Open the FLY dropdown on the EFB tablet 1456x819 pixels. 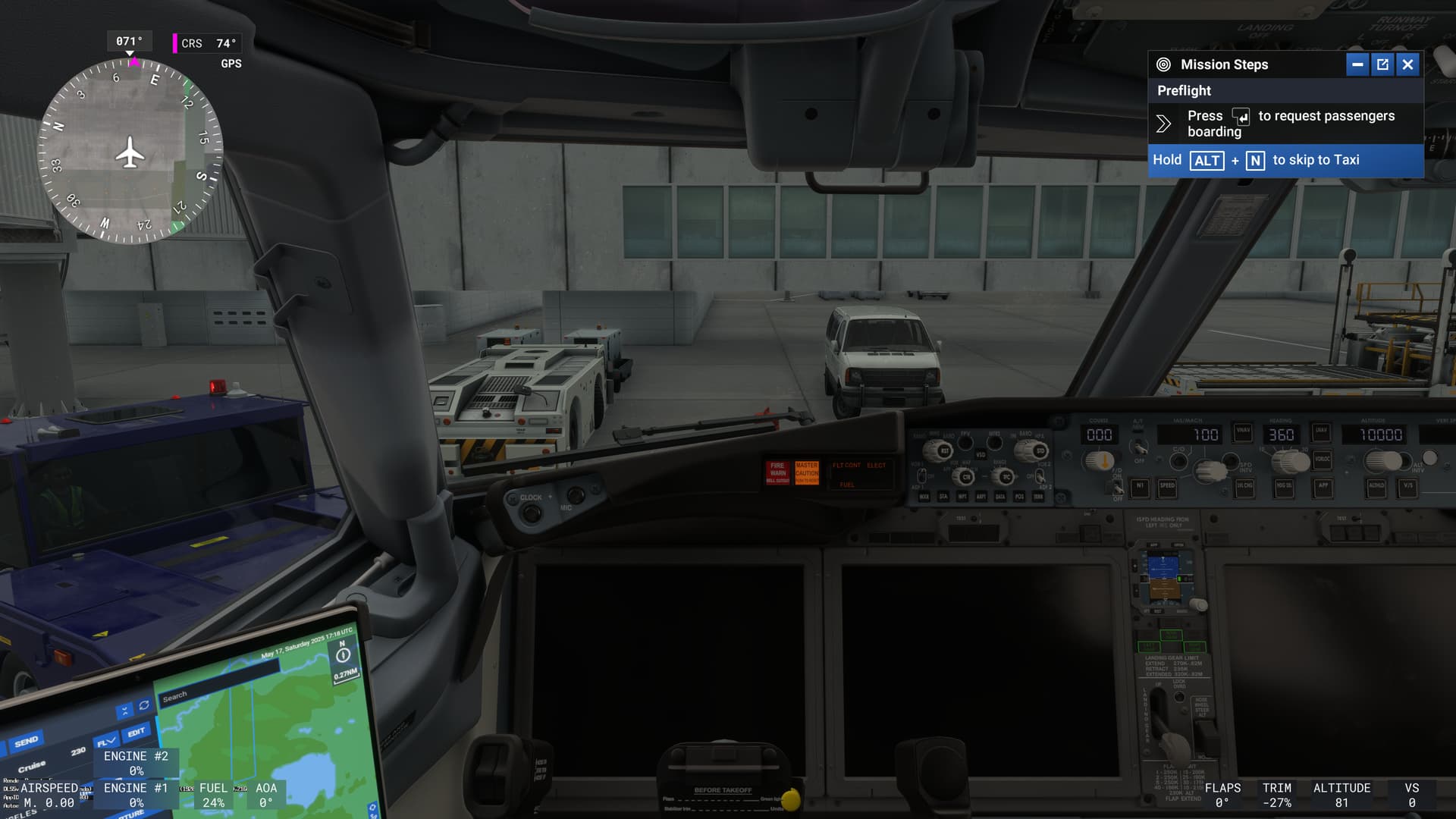(x=107, y=741)
